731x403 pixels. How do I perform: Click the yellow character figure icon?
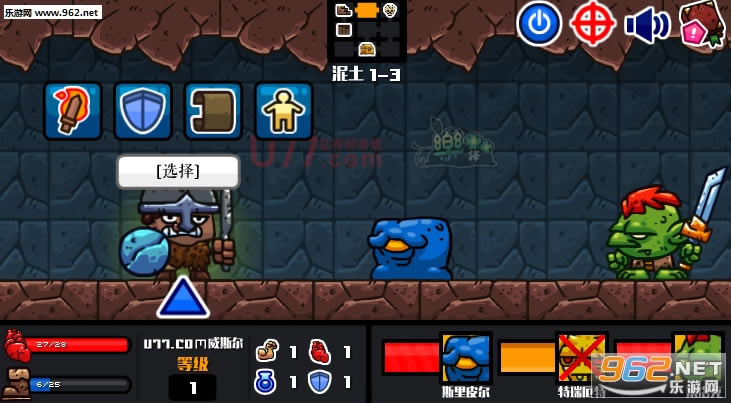(x=284, y=110)
